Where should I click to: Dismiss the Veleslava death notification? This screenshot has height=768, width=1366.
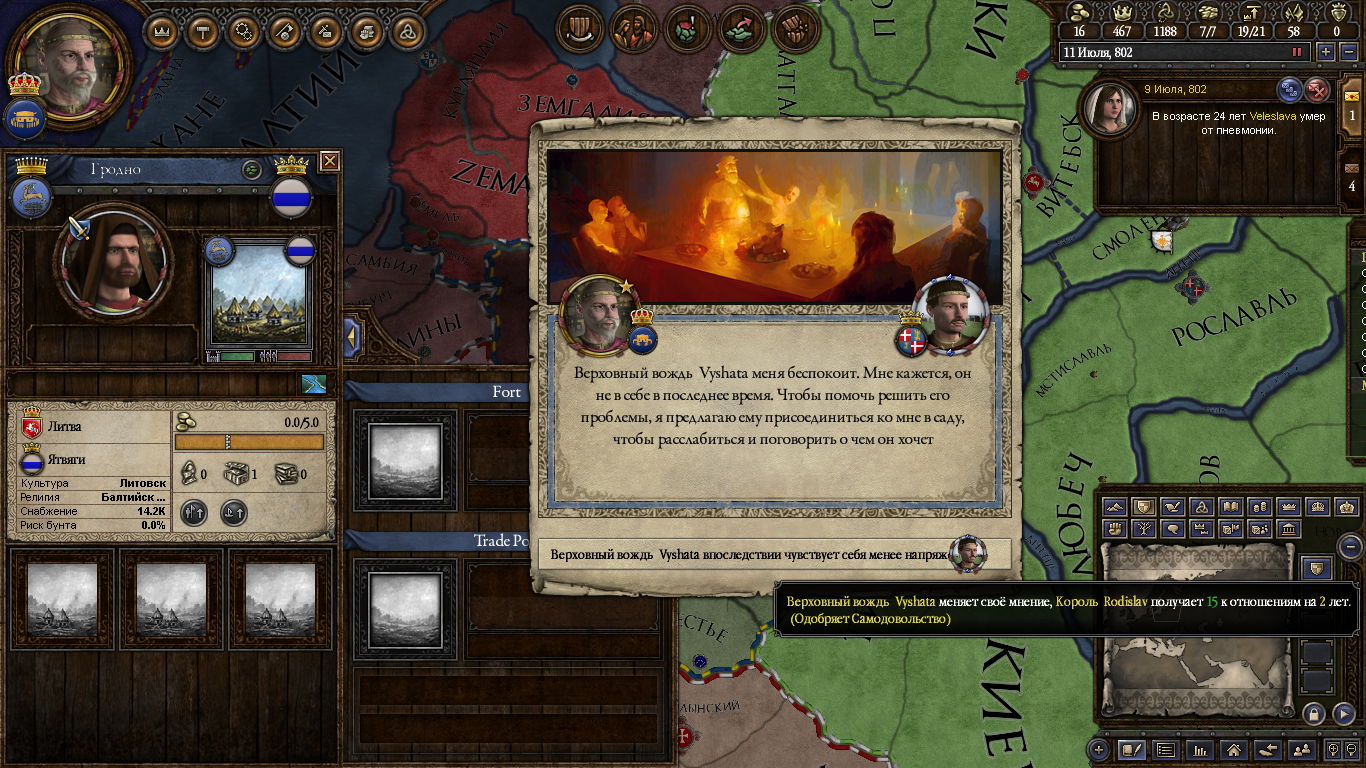pyautogui.click(x=1317, y=89)
